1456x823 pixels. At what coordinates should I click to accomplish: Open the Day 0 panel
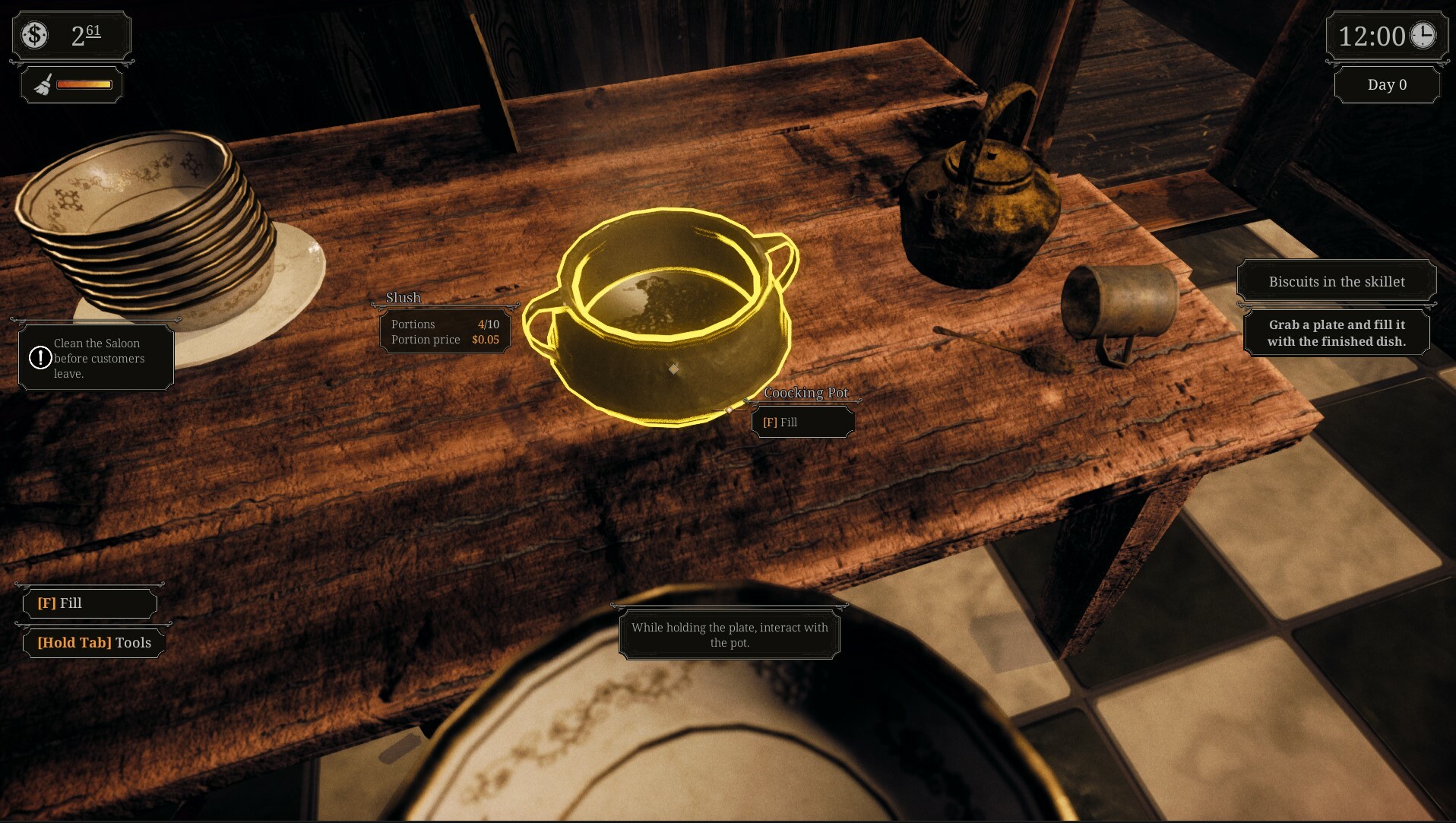1386,84
